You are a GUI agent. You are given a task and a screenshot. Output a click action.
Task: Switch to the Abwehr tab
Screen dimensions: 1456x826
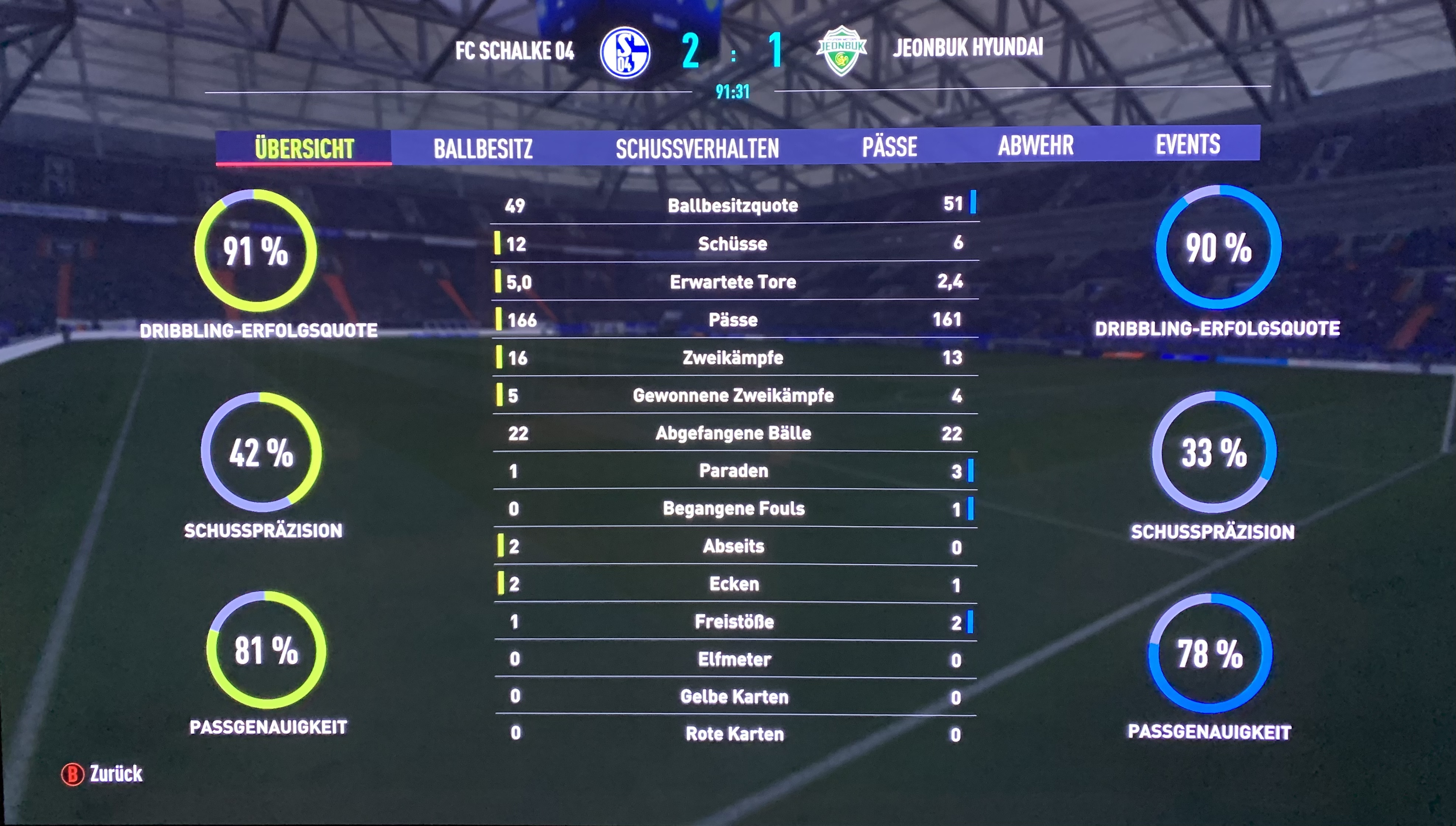1036,145
